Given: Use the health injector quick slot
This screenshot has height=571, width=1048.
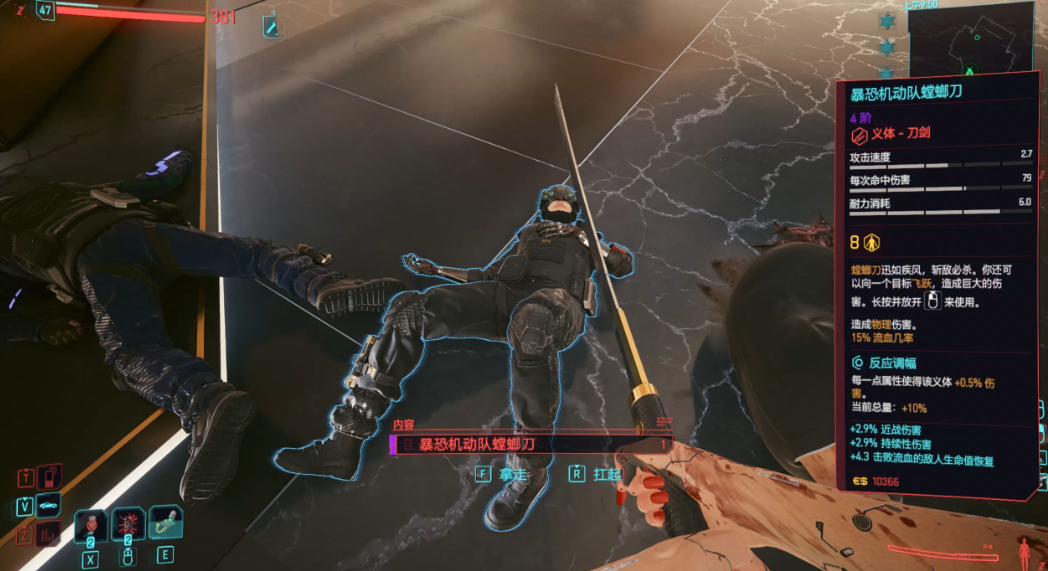Looking at the screenshot, I should 165,522.
